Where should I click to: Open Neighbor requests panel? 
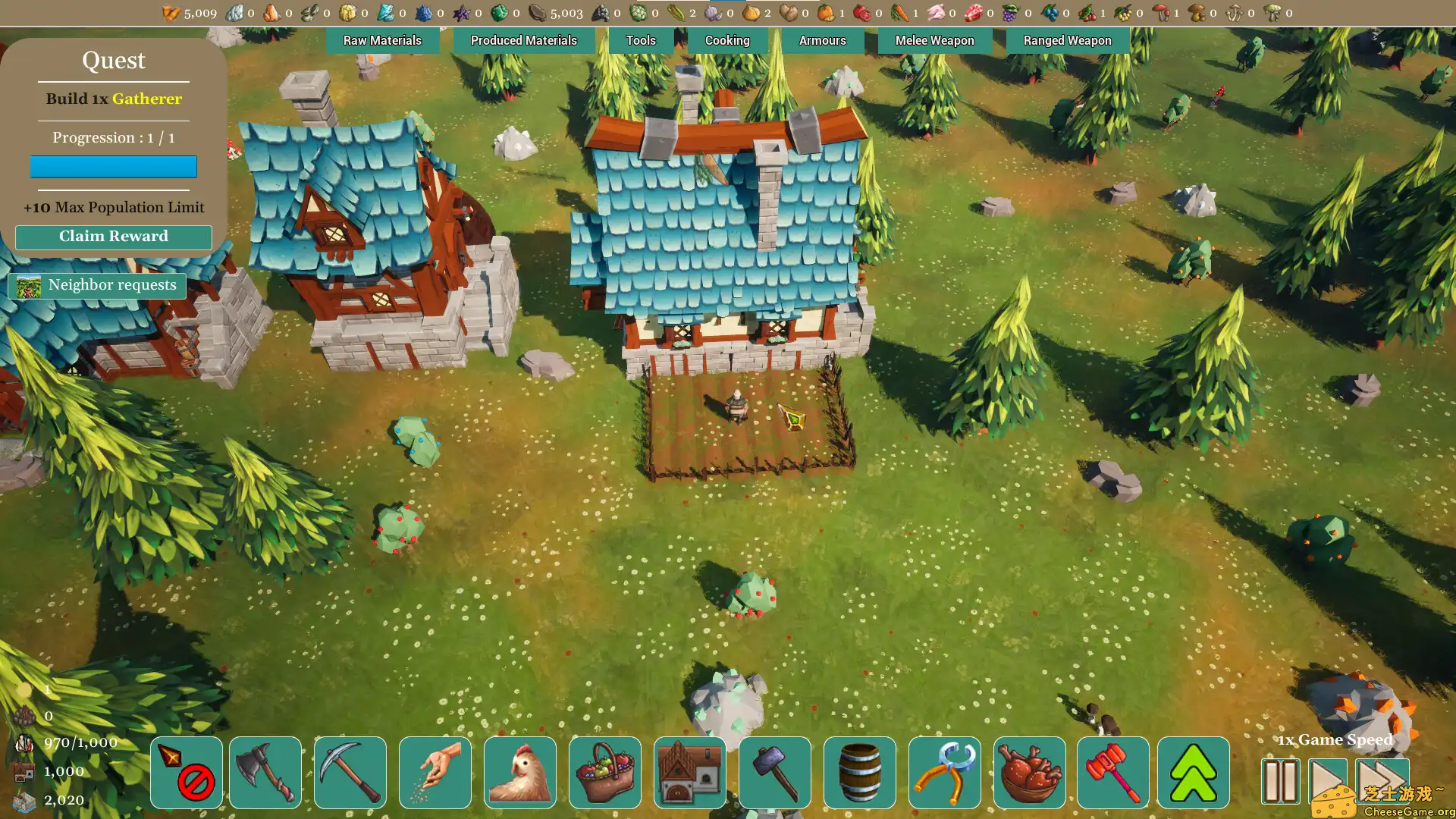pyautogui.click(x=99, y=285)
